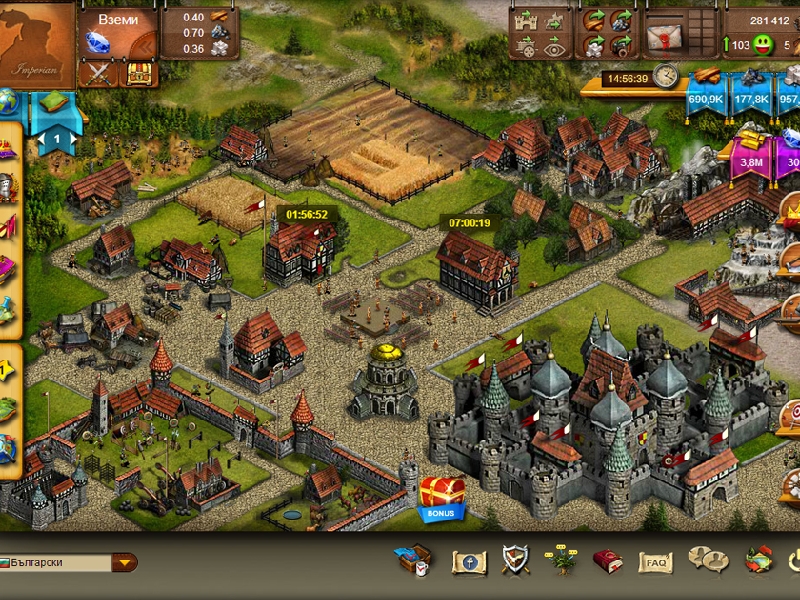800x600 pixels.
Task: Click the supply cart with arrow icon
Action: pos(526,45)
